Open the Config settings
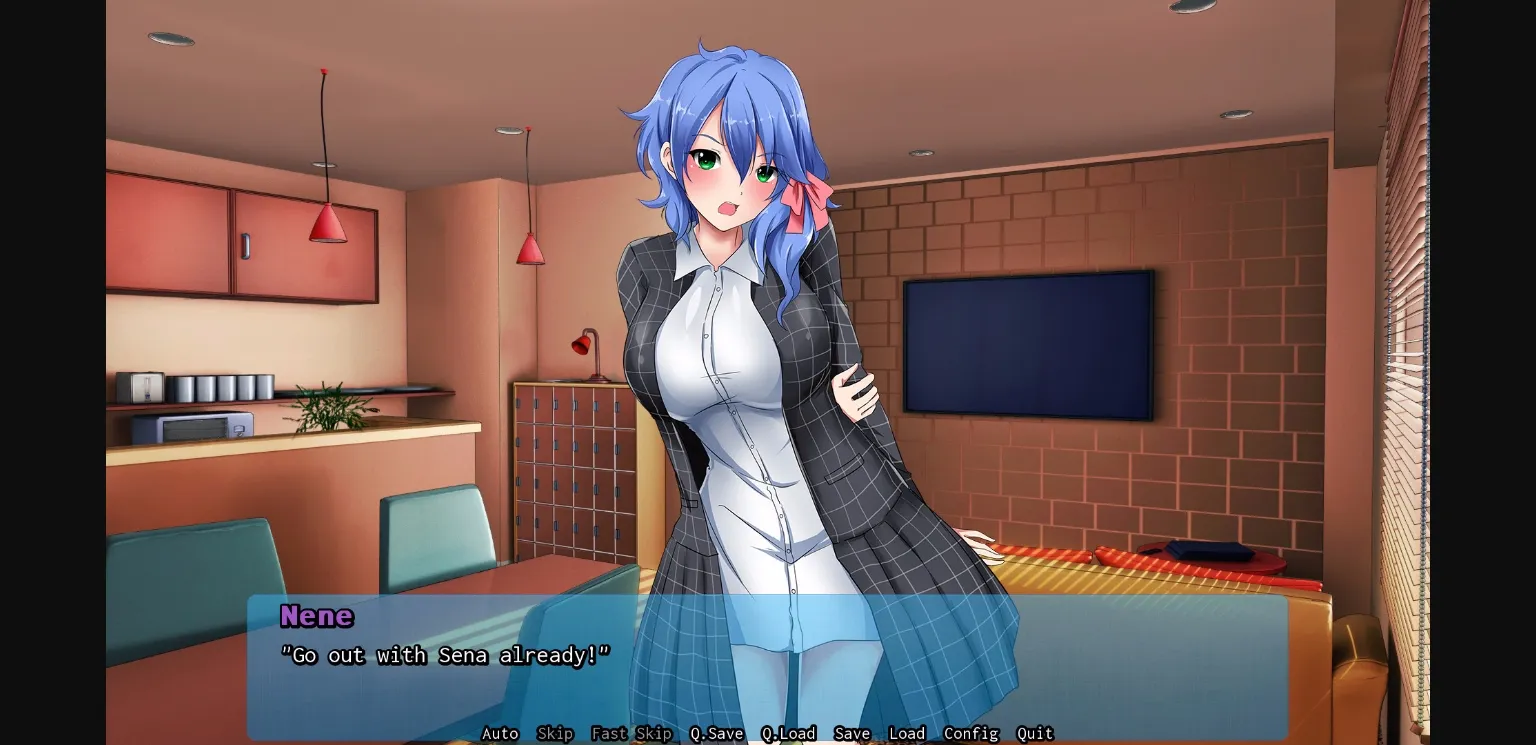This screenshot has height=745, width=1536. 970,733
